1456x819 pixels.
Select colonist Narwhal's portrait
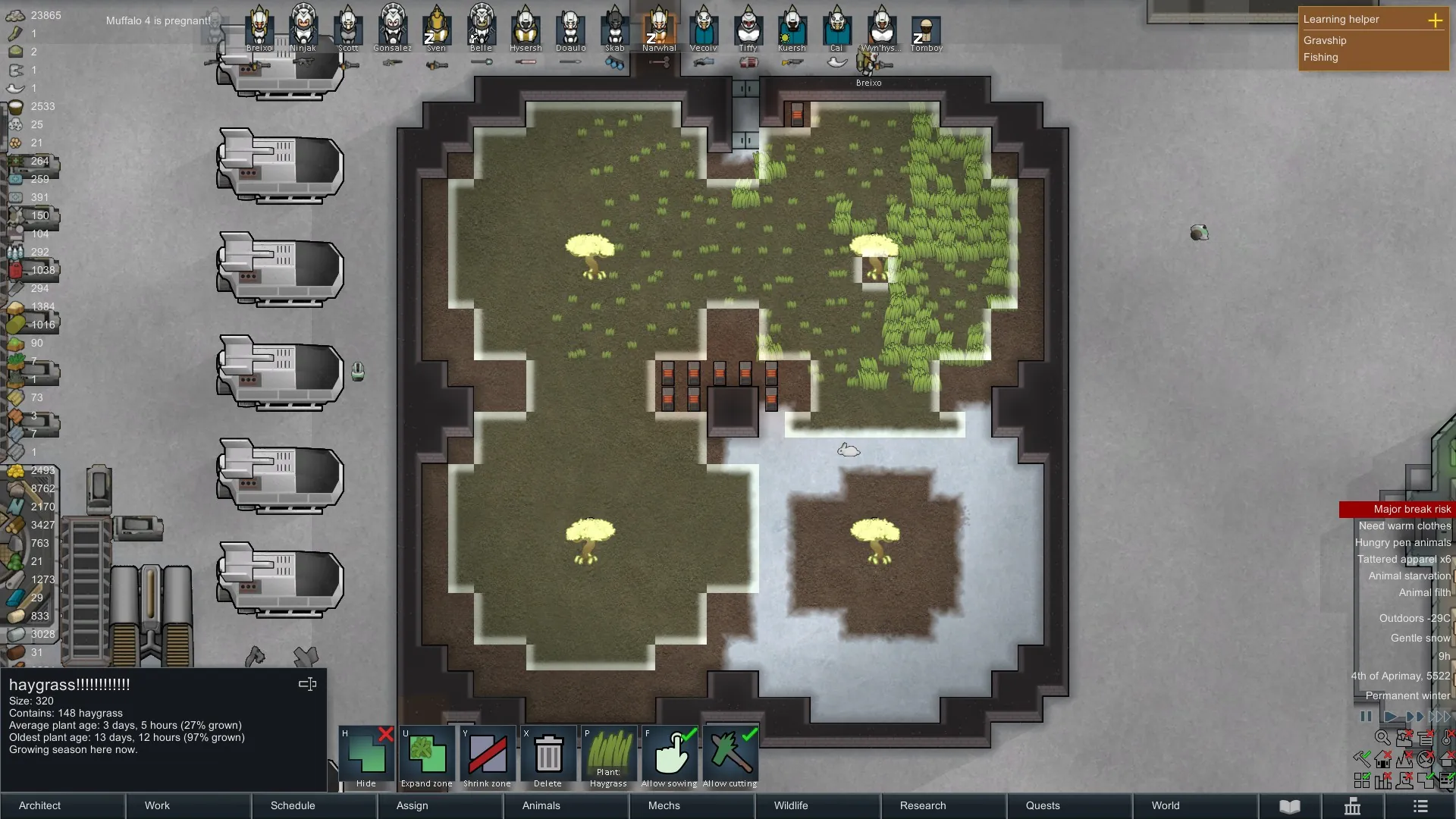tap(659, 27)
